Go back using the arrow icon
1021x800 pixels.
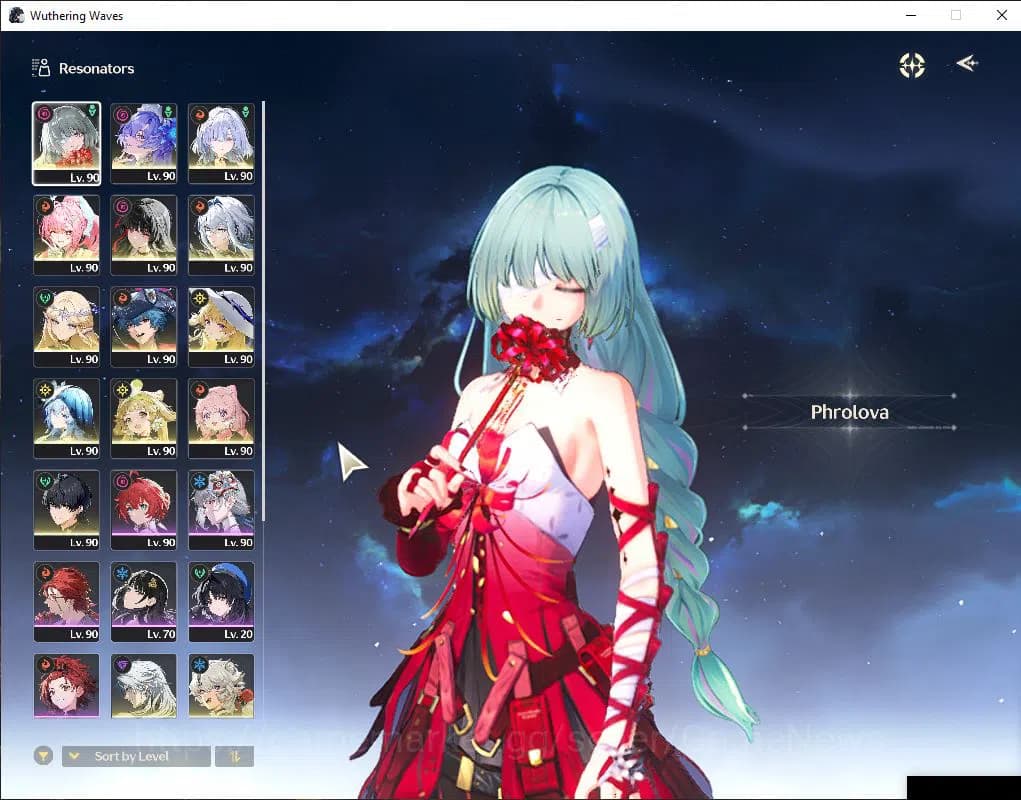click(x=966, y=64)
